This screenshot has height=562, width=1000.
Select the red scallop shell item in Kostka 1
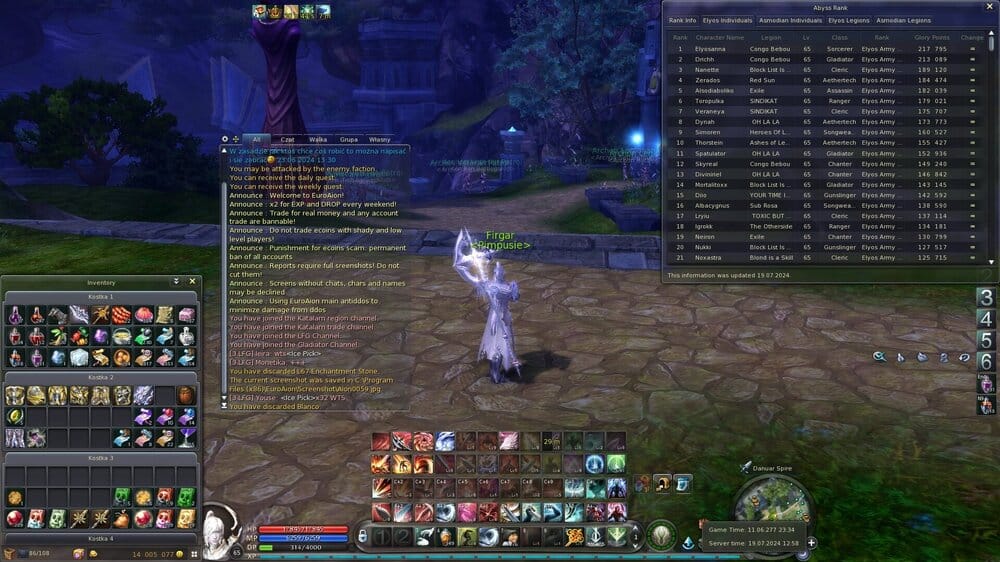click(x=143, y=315)
